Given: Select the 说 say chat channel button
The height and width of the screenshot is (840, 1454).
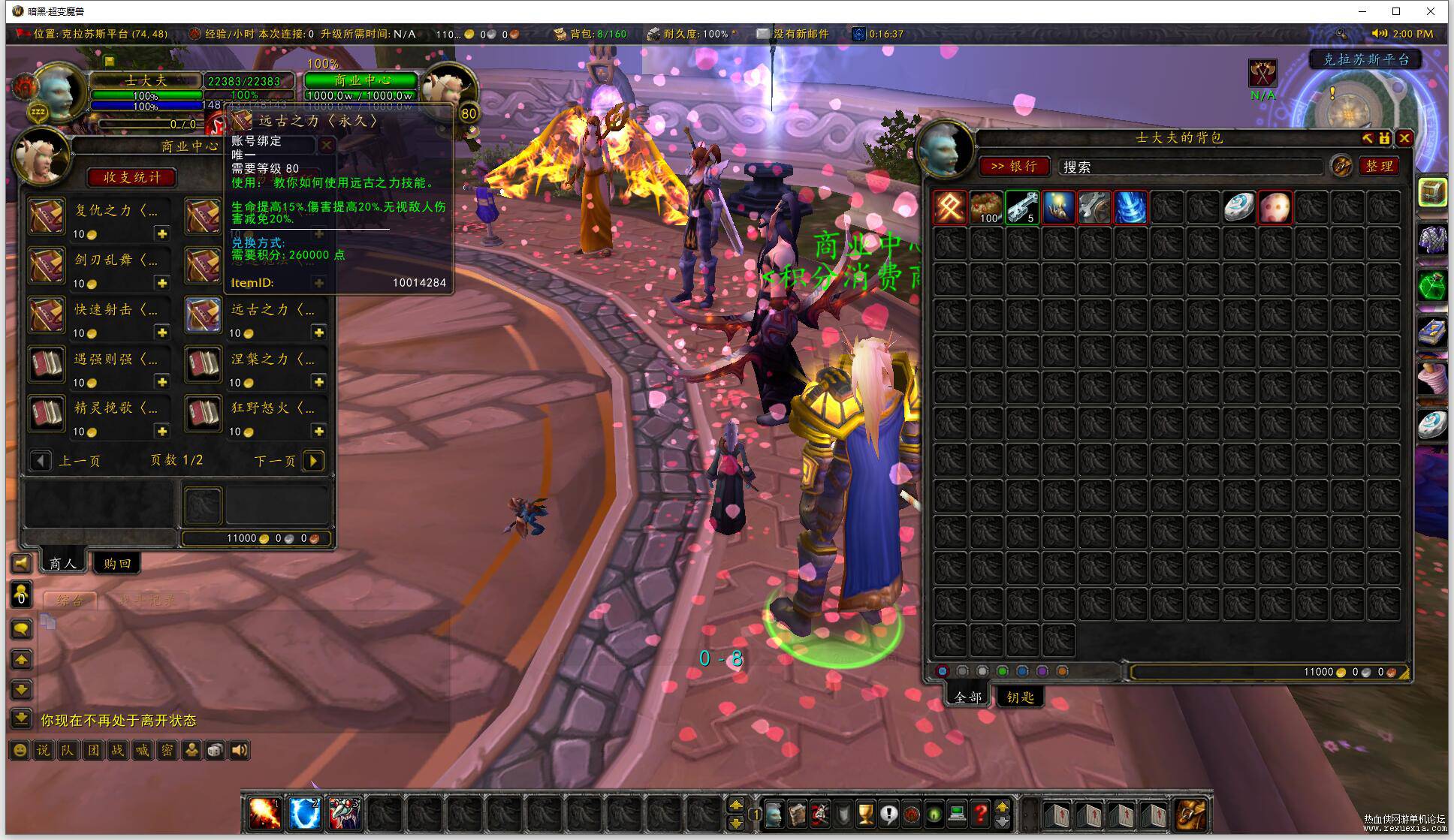Looking at the screenshot, I should pyautogui.click(x=44, y=750).
